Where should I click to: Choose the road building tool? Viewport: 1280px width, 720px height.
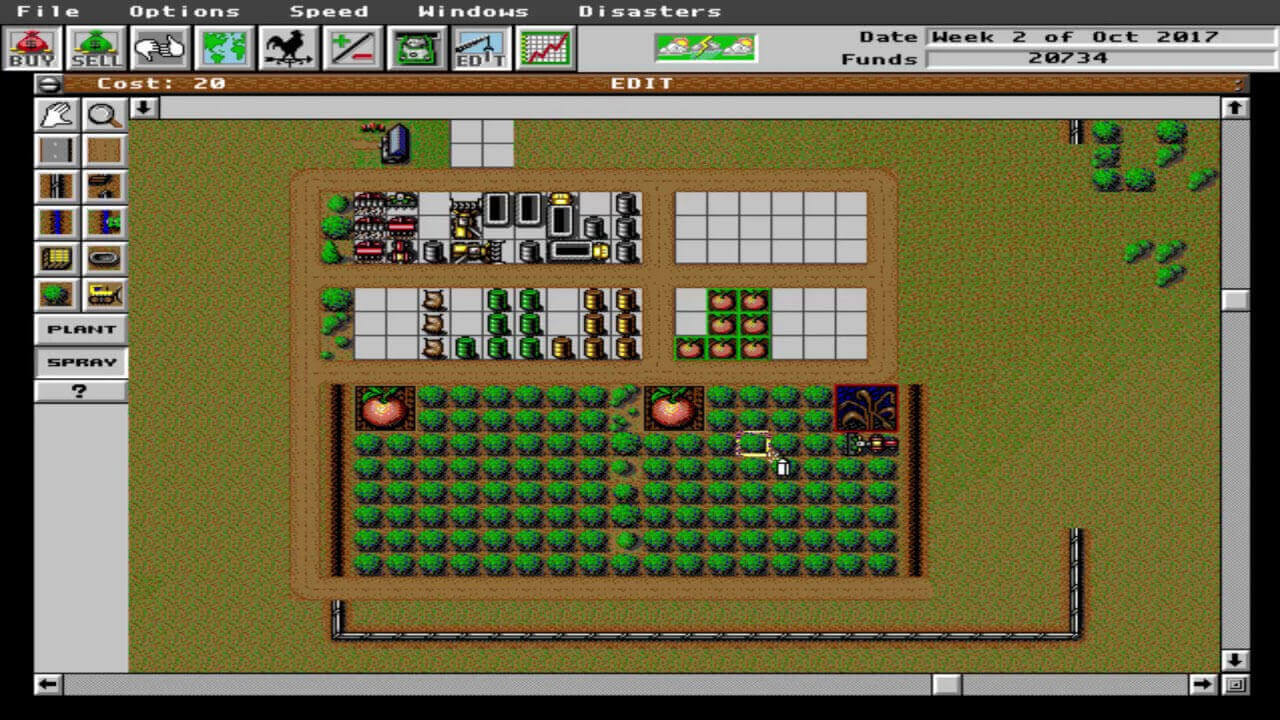click(x=57, y=150)
